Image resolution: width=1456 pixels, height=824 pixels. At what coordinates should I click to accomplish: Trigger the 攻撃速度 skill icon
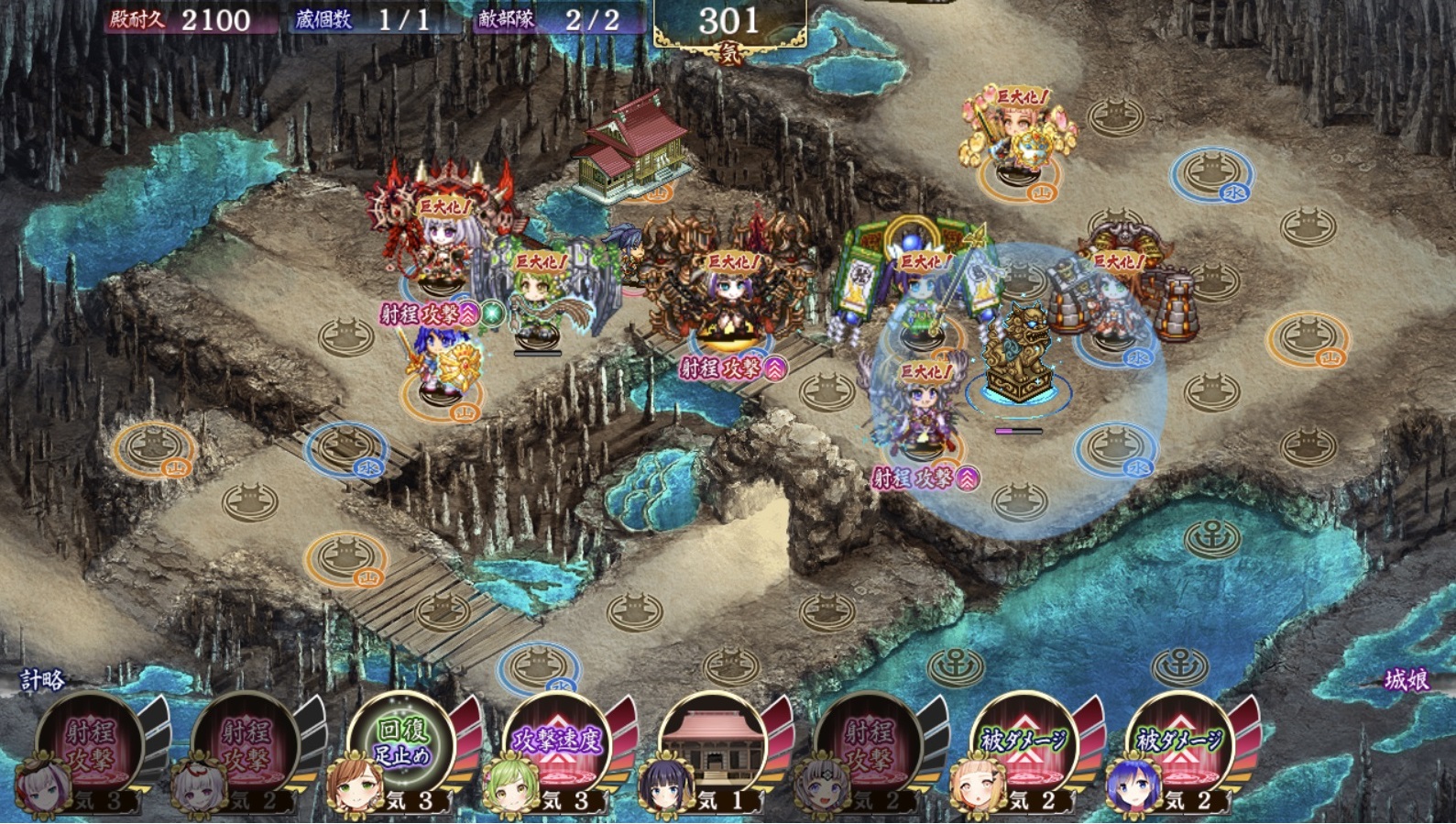pos(557,744)
